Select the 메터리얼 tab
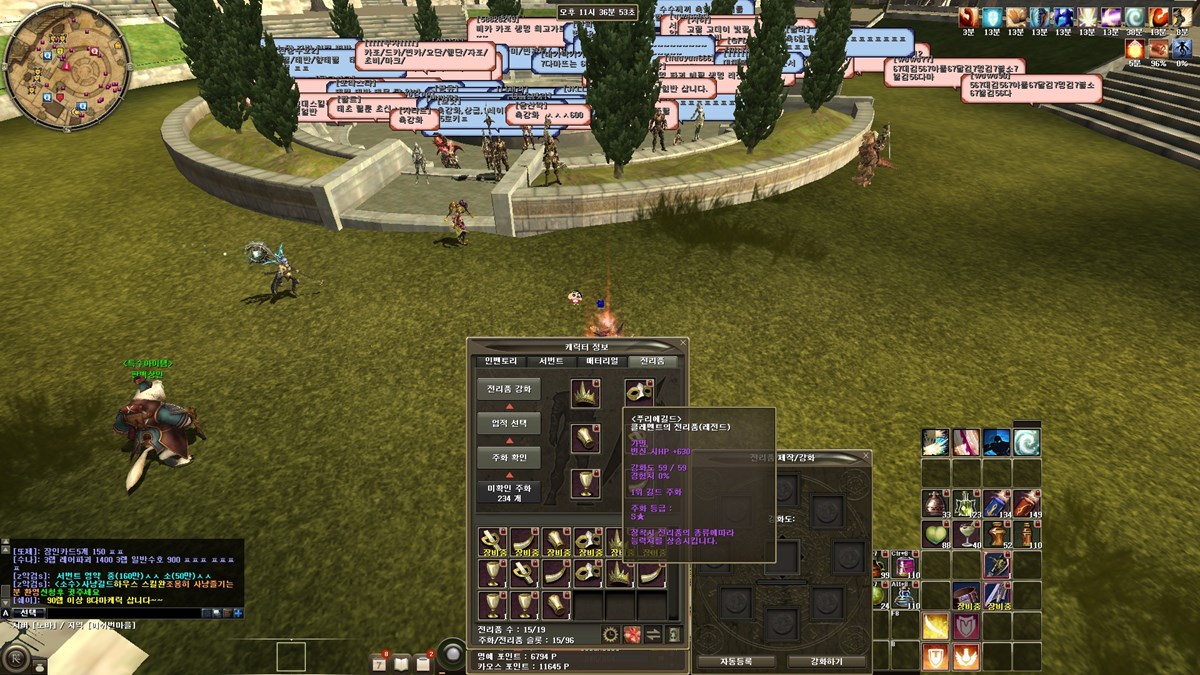 point(602,361)
